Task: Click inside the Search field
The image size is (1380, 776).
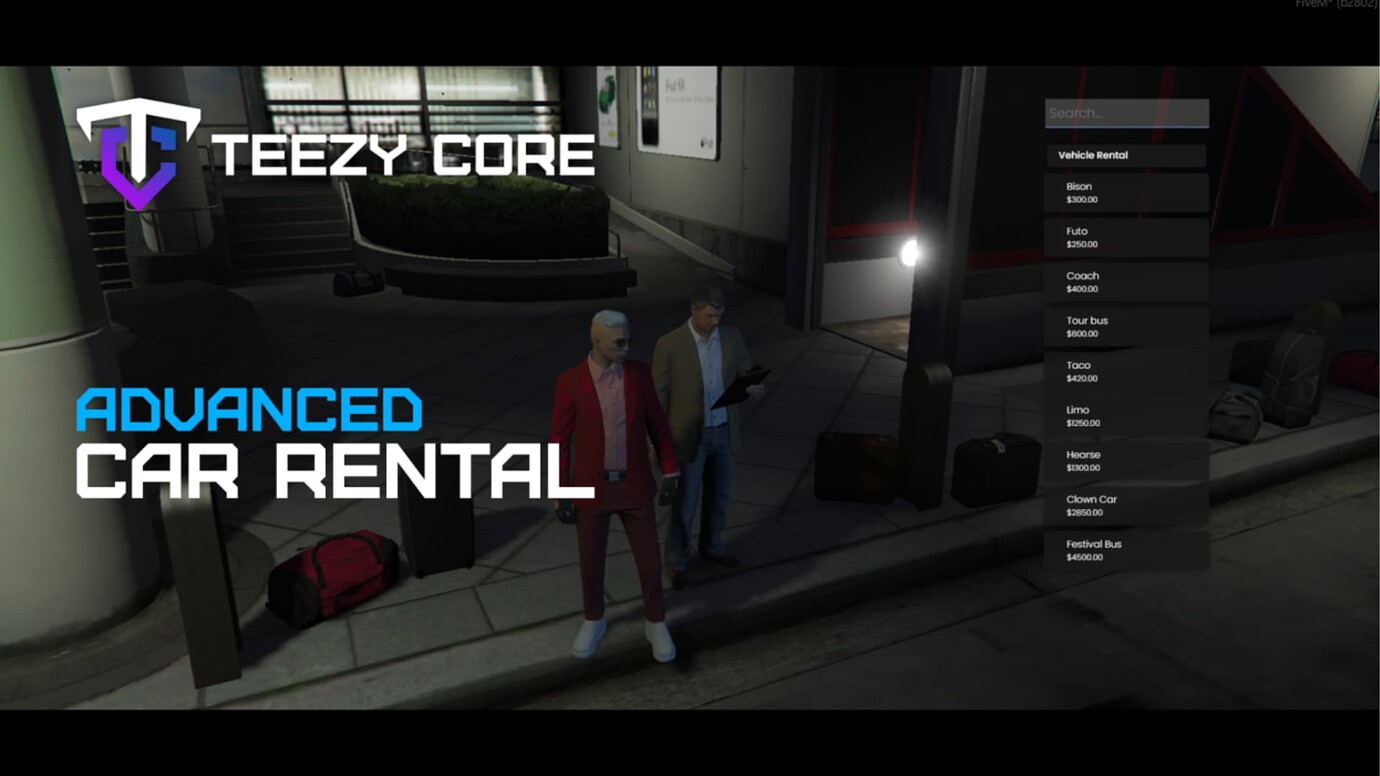Action: tap(1127, 112)
